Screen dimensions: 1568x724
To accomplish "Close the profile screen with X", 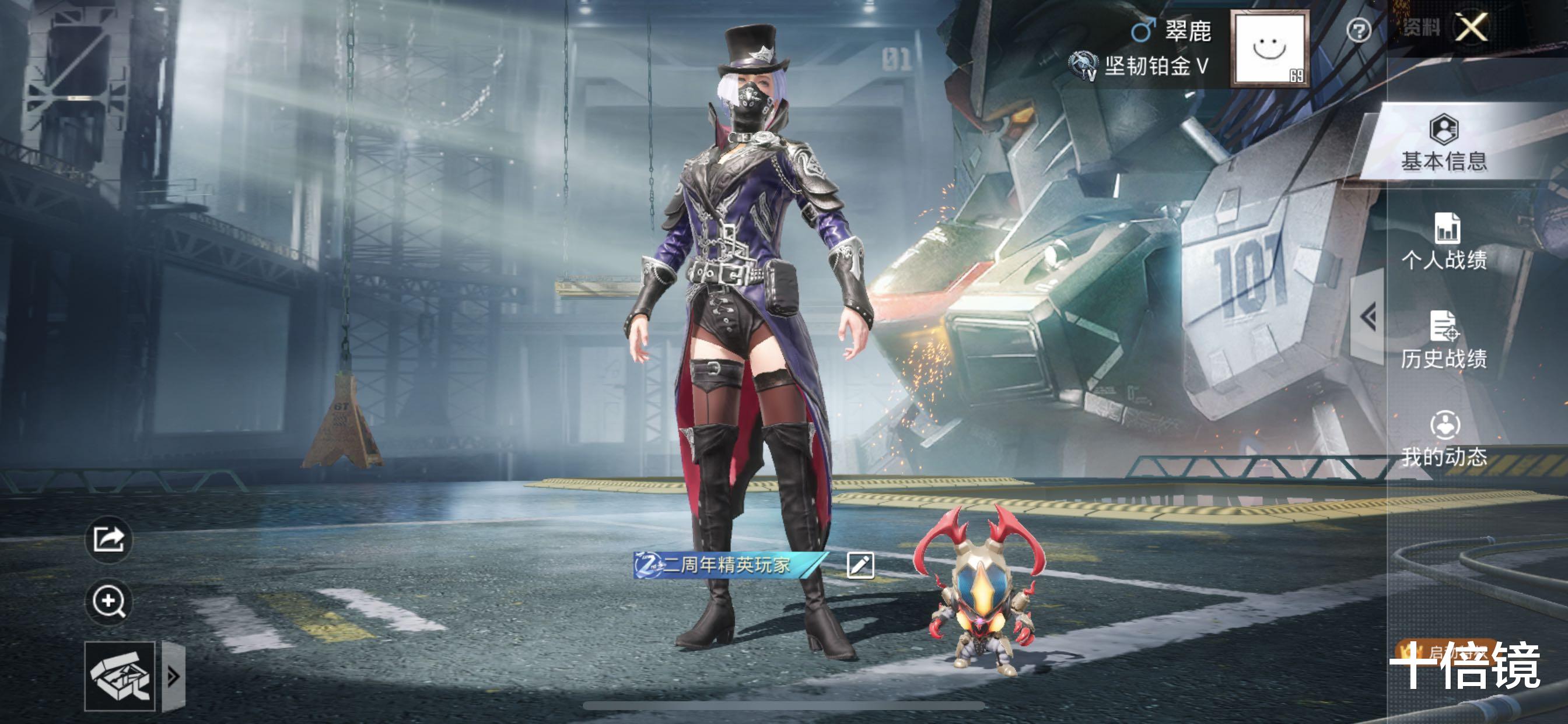I will click(1471, 28).
